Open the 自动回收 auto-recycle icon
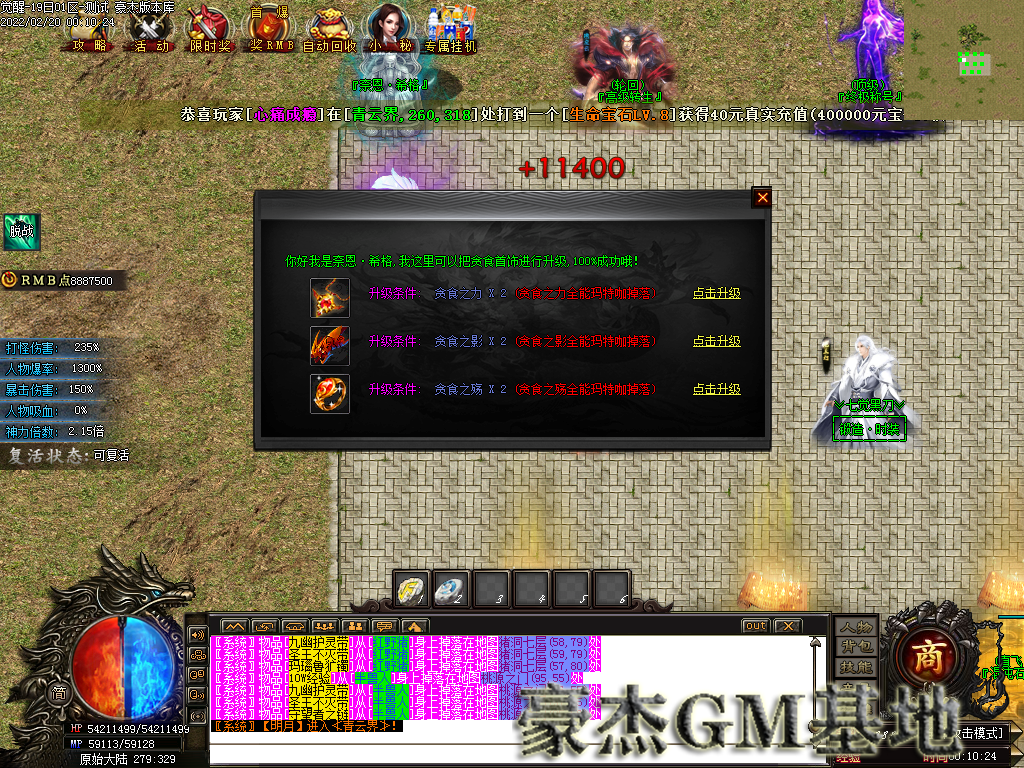 [x=330, y=29]
